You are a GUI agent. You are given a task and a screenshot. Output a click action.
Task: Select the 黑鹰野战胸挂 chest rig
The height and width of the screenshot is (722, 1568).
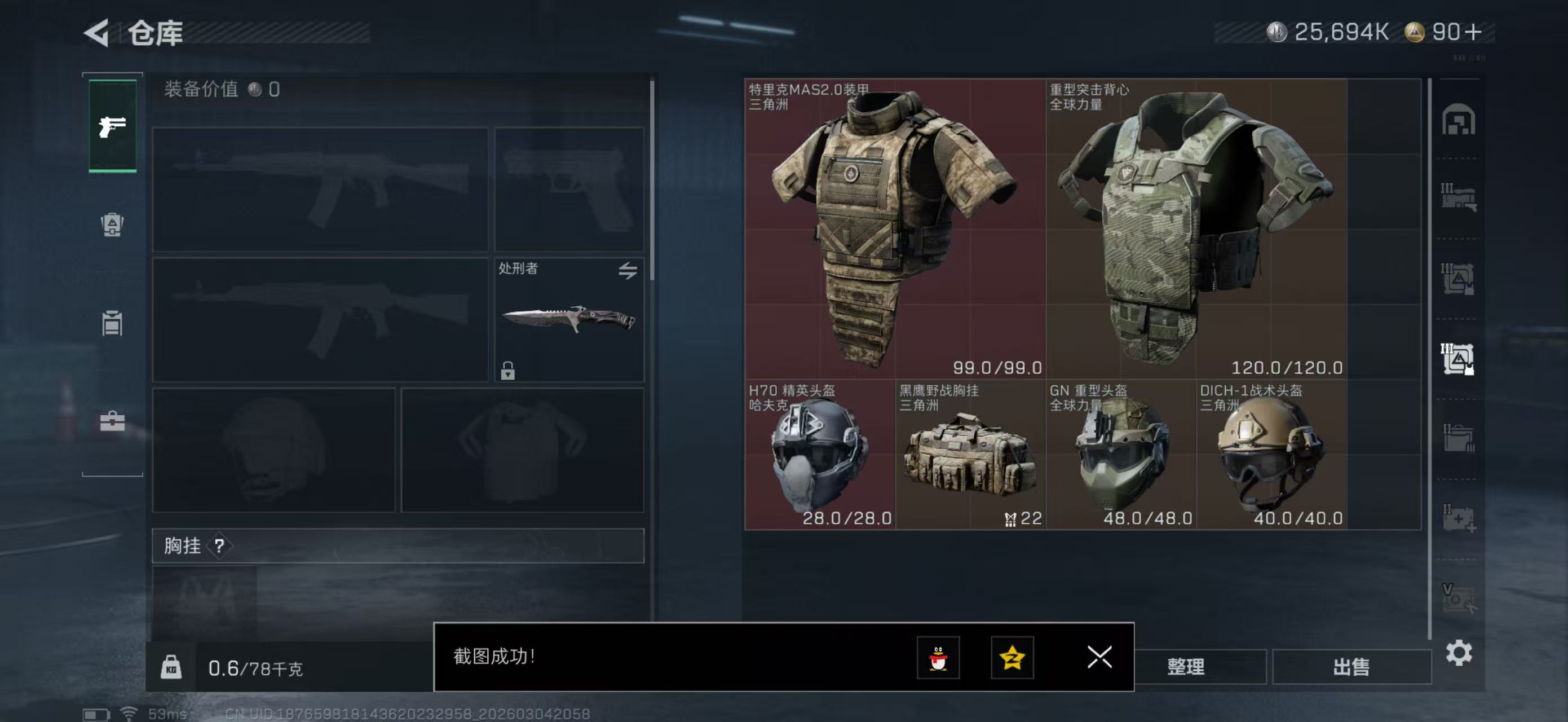[x=970, y=455]
